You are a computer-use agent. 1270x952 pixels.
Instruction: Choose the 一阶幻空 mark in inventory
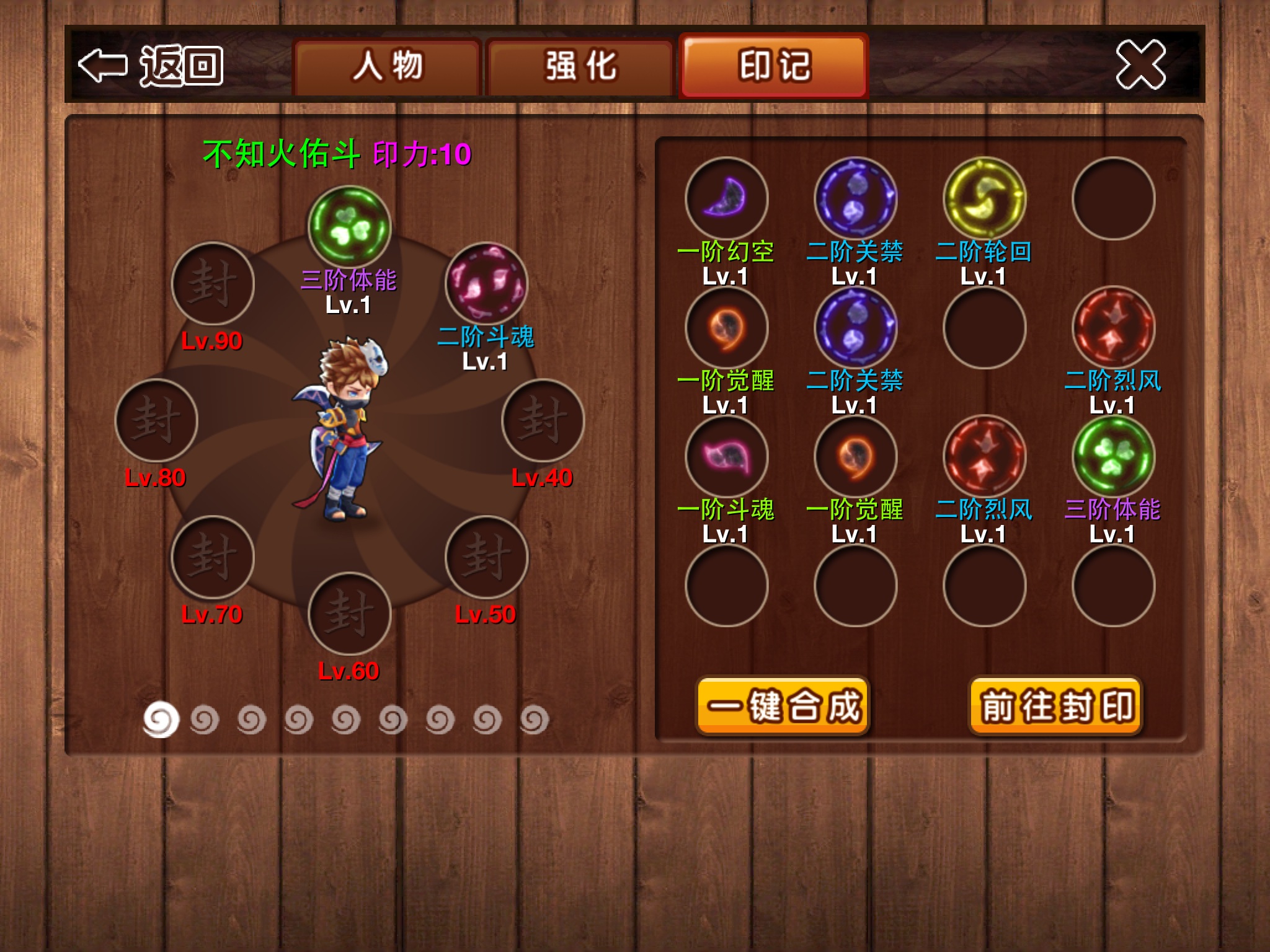[x=726, y=198]
